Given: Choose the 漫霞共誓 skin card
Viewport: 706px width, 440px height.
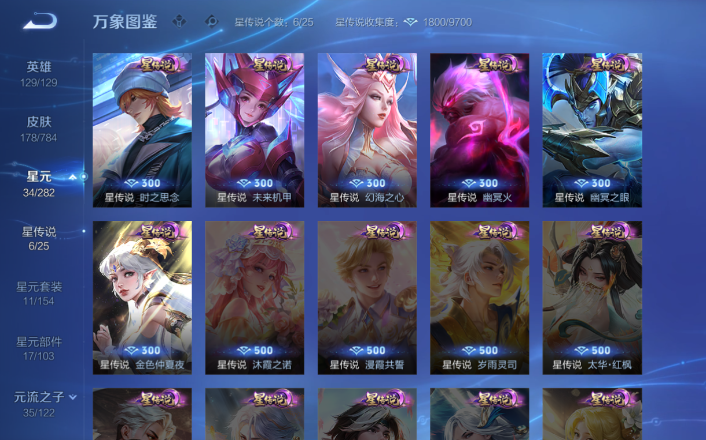Looking at the screenshot, I should (x=367, y=296).
